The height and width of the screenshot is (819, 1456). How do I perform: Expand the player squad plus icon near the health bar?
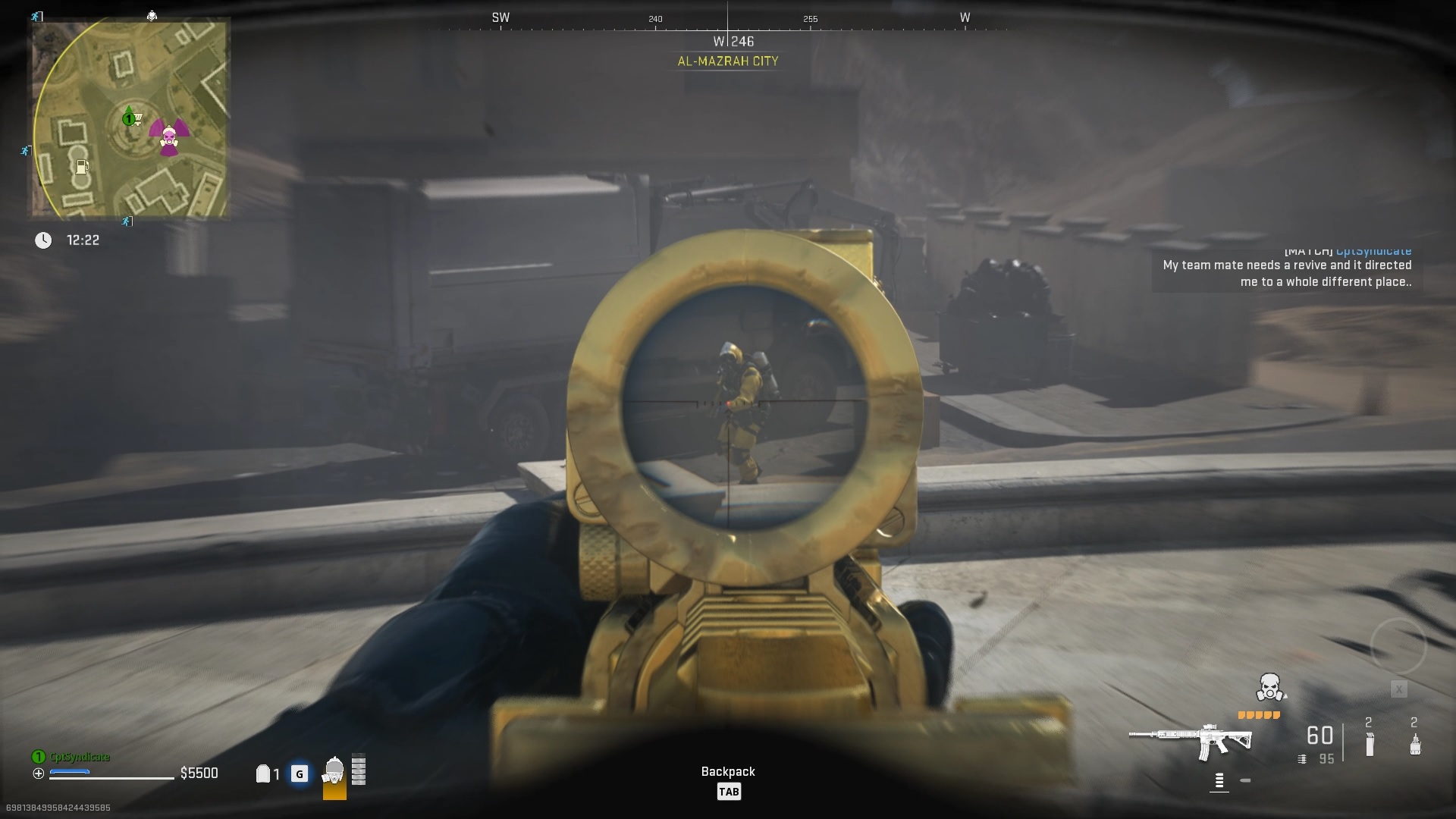(39, 773)
